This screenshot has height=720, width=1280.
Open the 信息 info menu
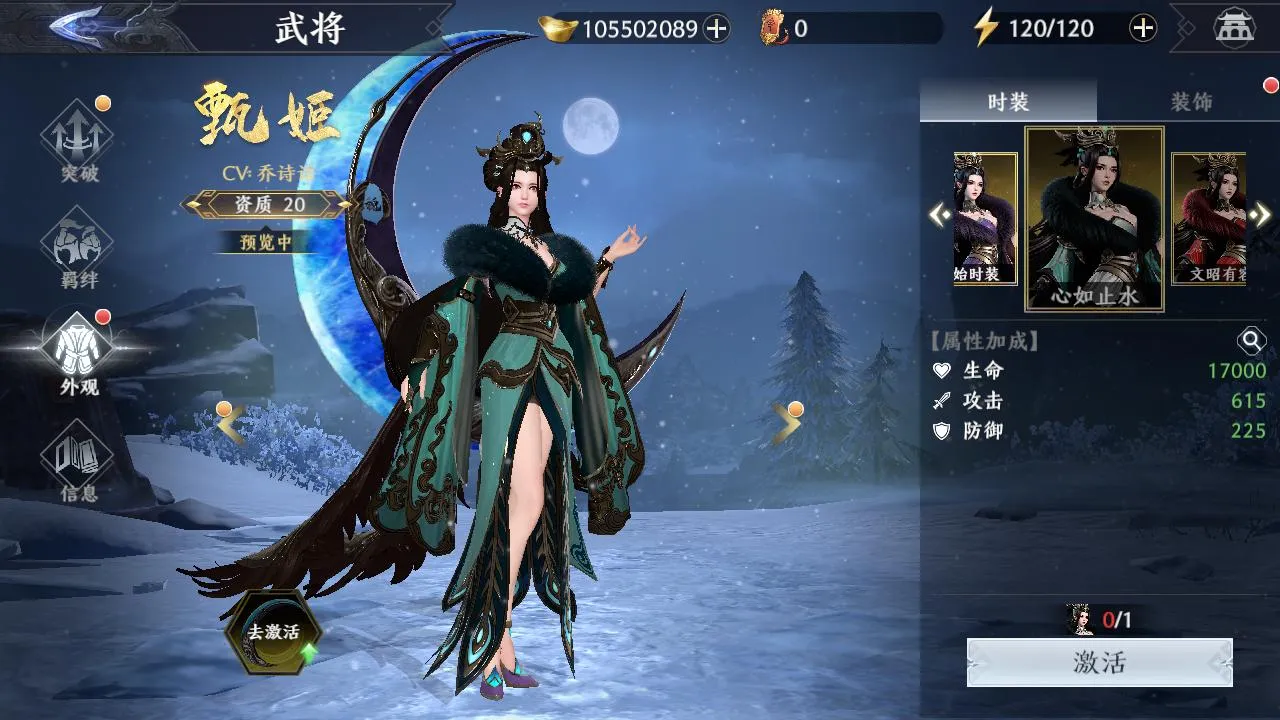click(78, 462)
